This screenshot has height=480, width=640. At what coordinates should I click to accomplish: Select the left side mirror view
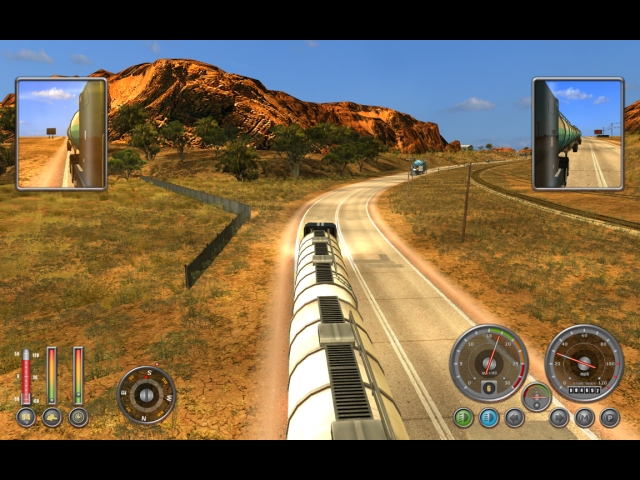coord(60,134)
